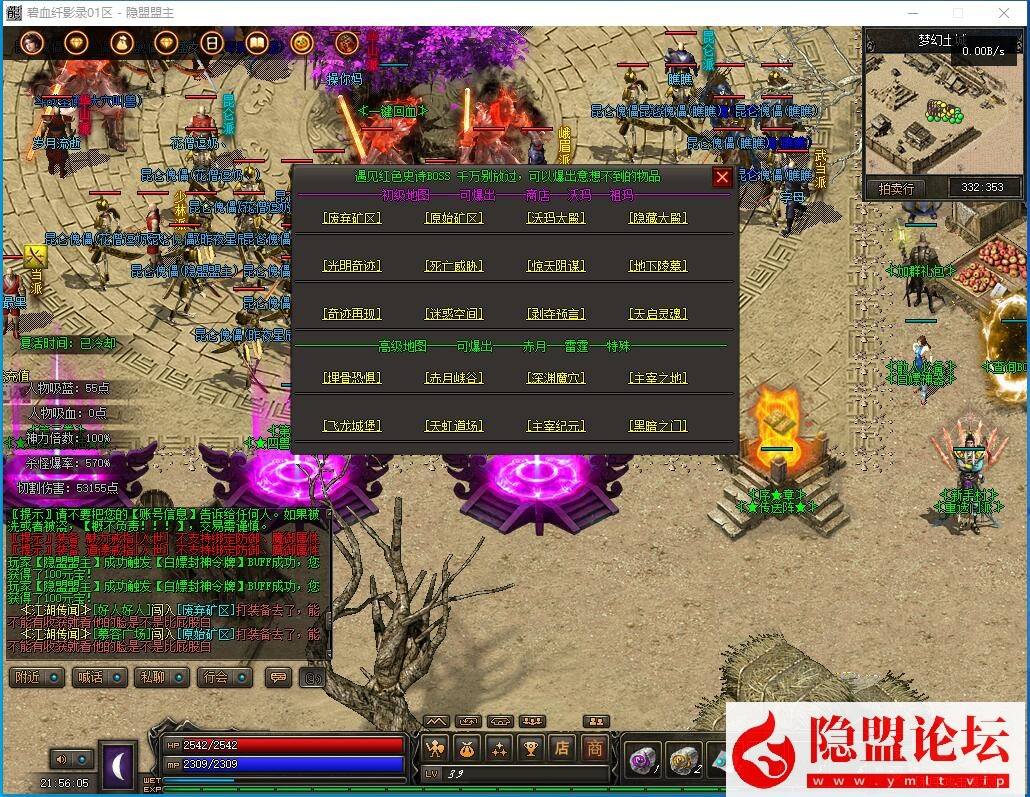
Task: Enter the 深渊魔穴 map
Action: point(556,378)
